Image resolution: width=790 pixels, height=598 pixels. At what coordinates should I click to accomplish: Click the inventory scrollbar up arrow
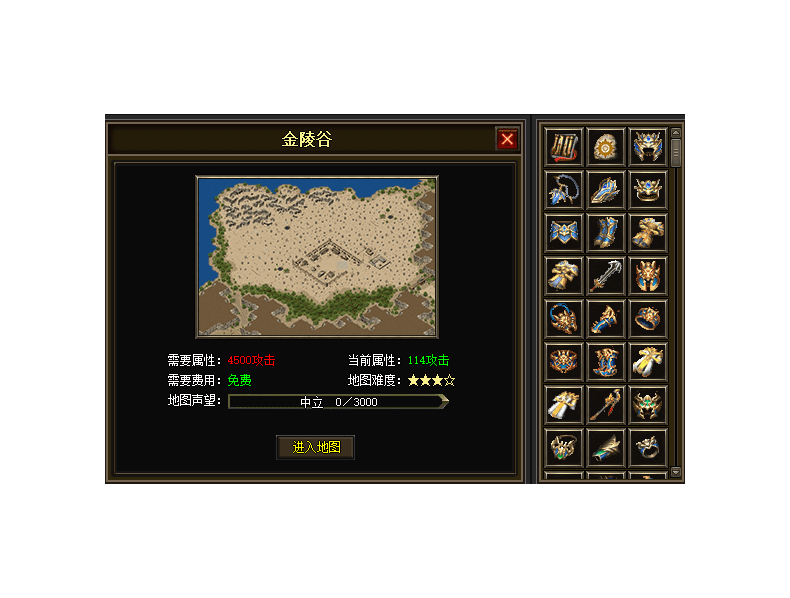click(676, 132)
